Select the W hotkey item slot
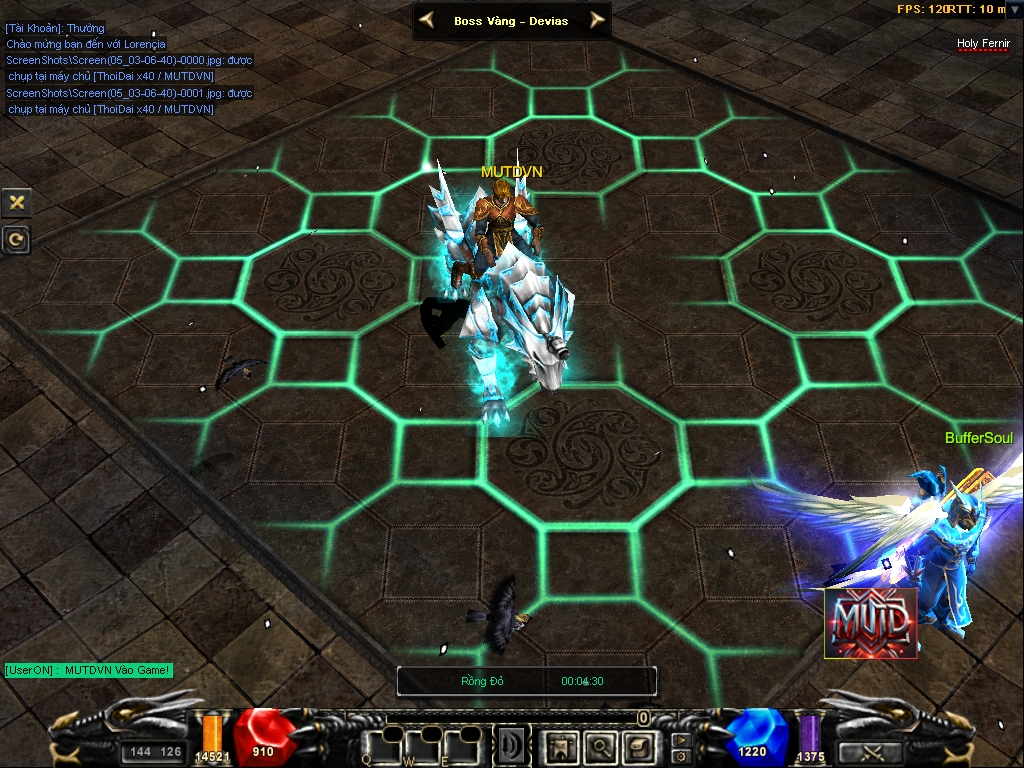 pos(423,744)
